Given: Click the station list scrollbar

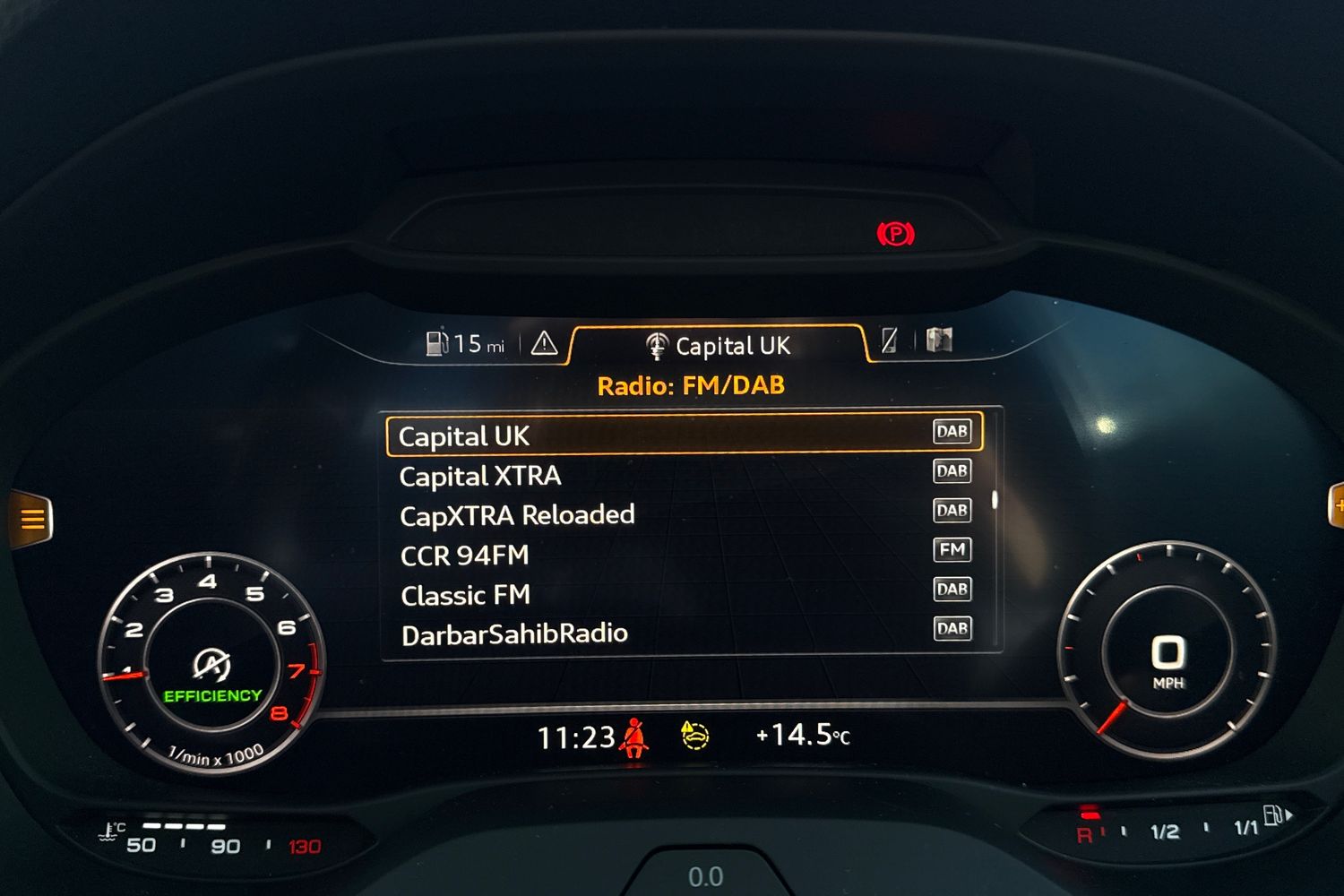Looking at the screenshot, I should point(995,502).
